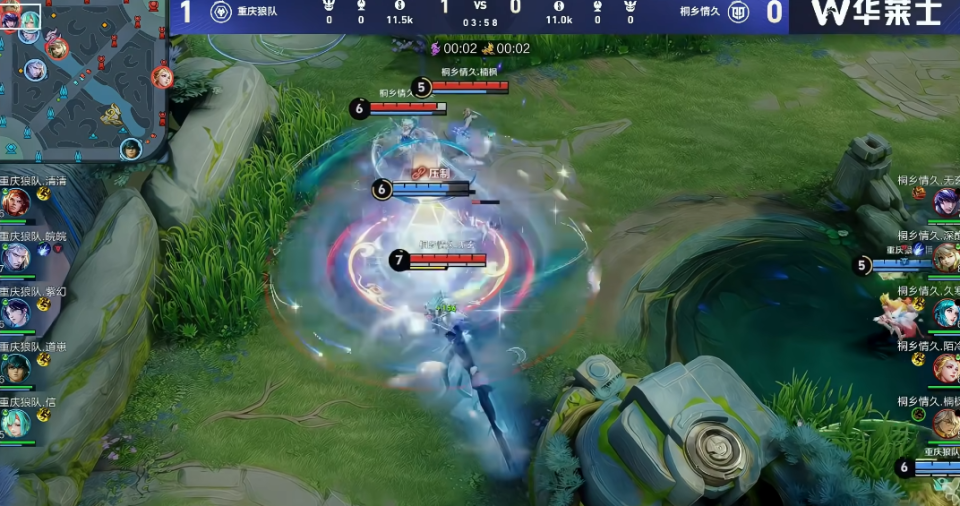Image resolution: width=960 pixels, height=506 pixels.
Task: Choose the 桐乡情久.楠枫 hero portrait
Action: point(945,423)
